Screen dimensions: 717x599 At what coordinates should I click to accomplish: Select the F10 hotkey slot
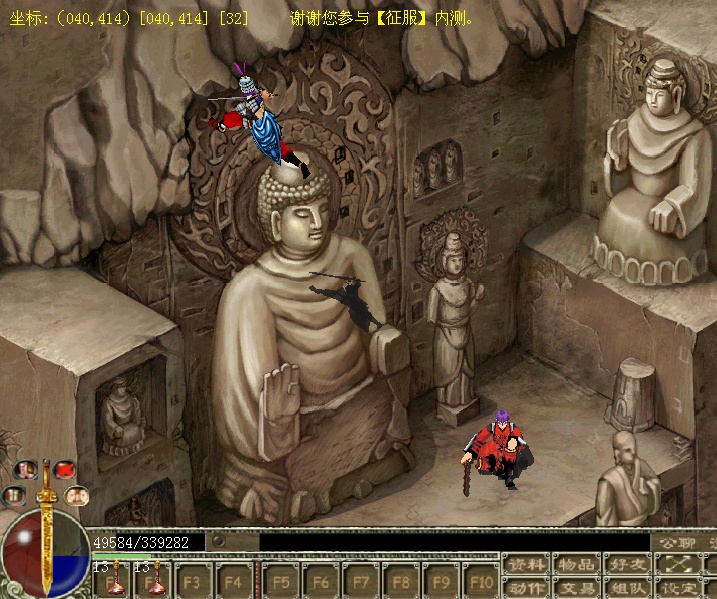click(481, 581)
